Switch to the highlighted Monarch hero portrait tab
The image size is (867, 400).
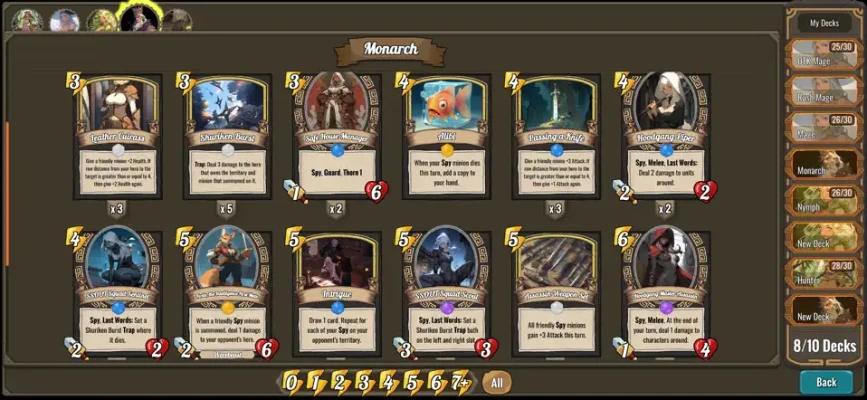pyautogui.click(x=140, y=17)
